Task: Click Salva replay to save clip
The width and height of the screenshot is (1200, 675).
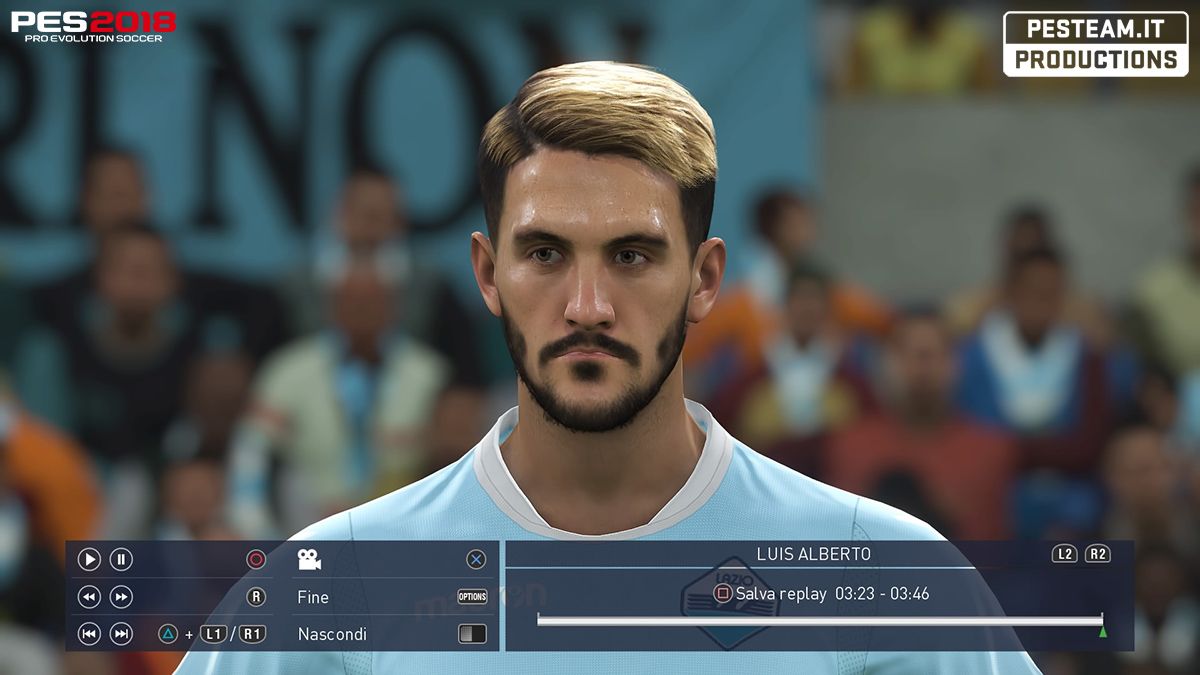Action: click(x=781, y=594)
